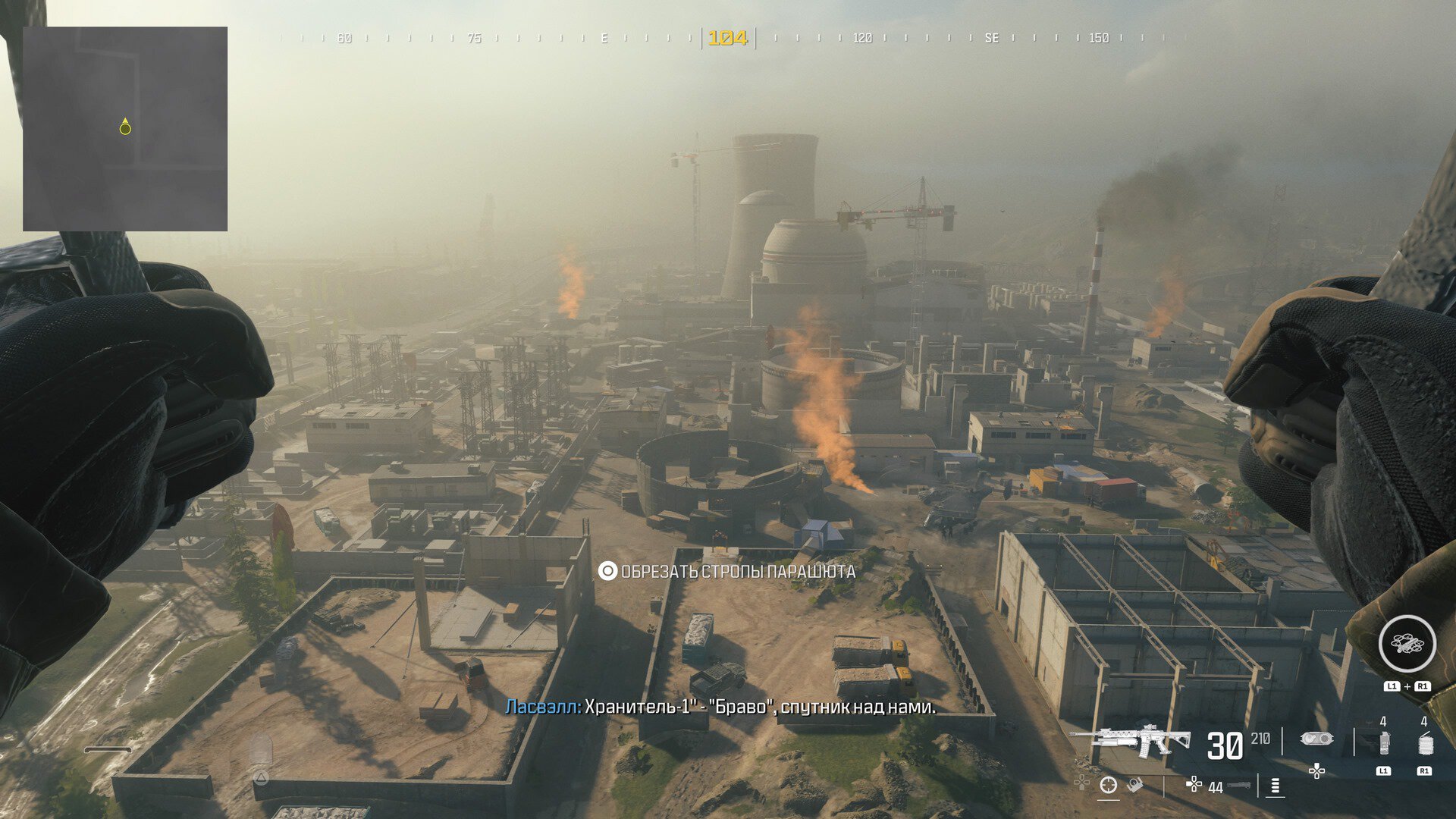Open the minimap
1456x819 pixels.
pos(125,129)
